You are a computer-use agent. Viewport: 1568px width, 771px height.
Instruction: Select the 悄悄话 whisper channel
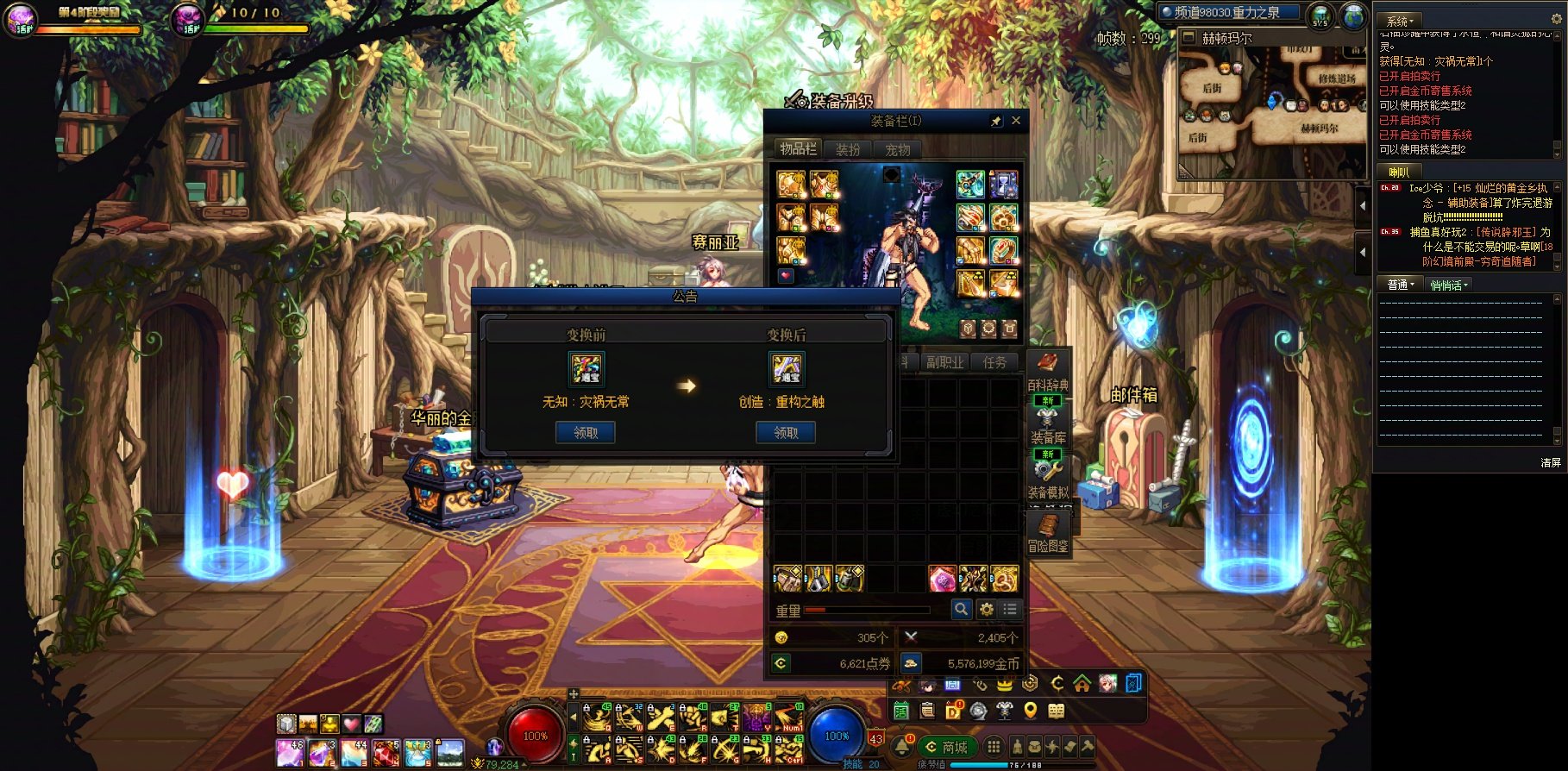[x=1448, y=285]
